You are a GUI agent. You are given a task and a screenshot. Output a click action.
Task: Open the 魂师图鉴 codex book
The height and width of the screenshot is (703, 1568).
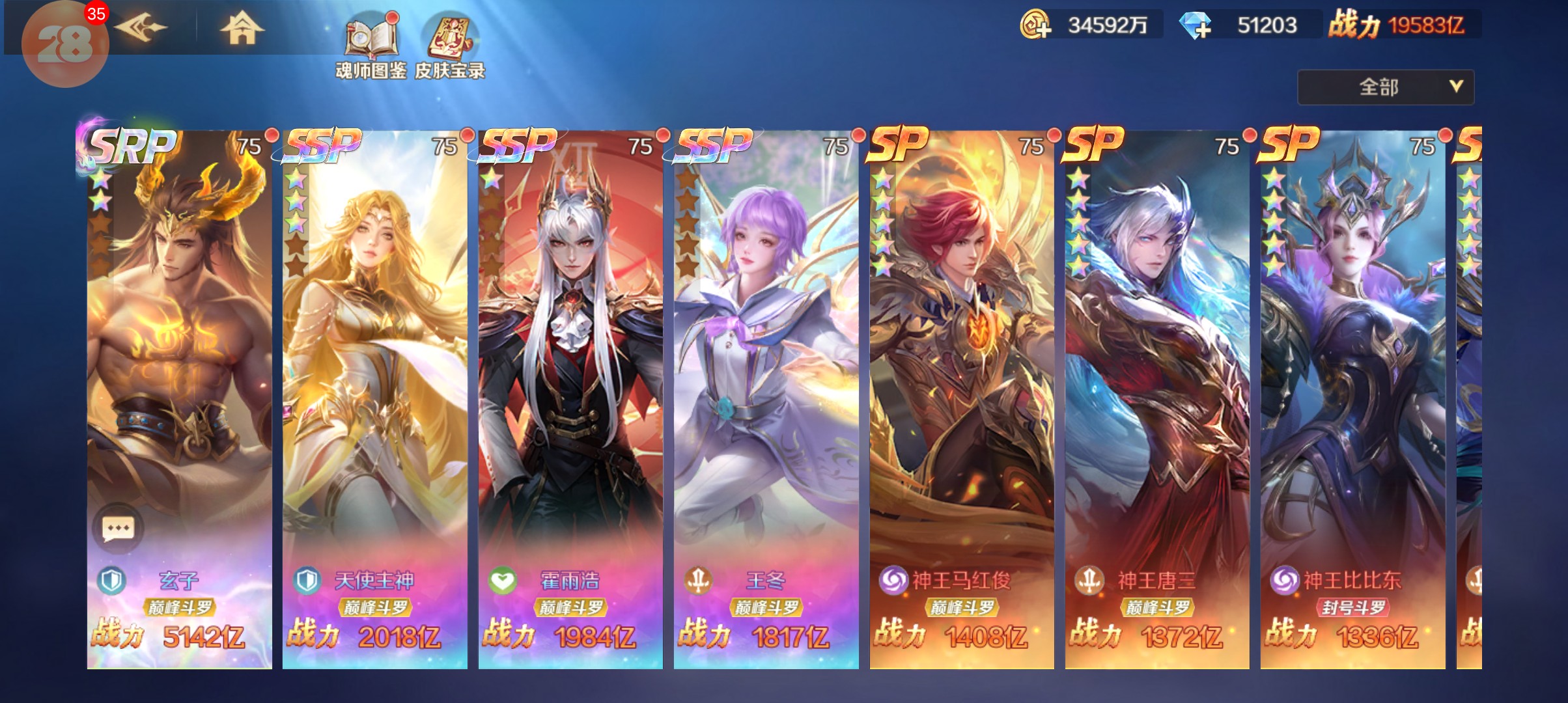371,47
